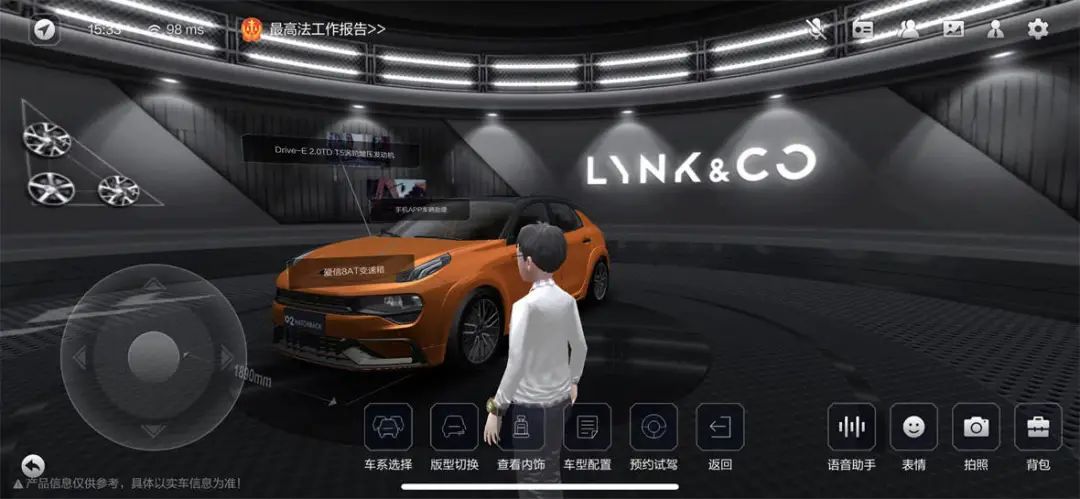Image resolution: width=1080 pixels, height=499 pixels.
Task: Show the friends list icon
Action: [908, 29]
